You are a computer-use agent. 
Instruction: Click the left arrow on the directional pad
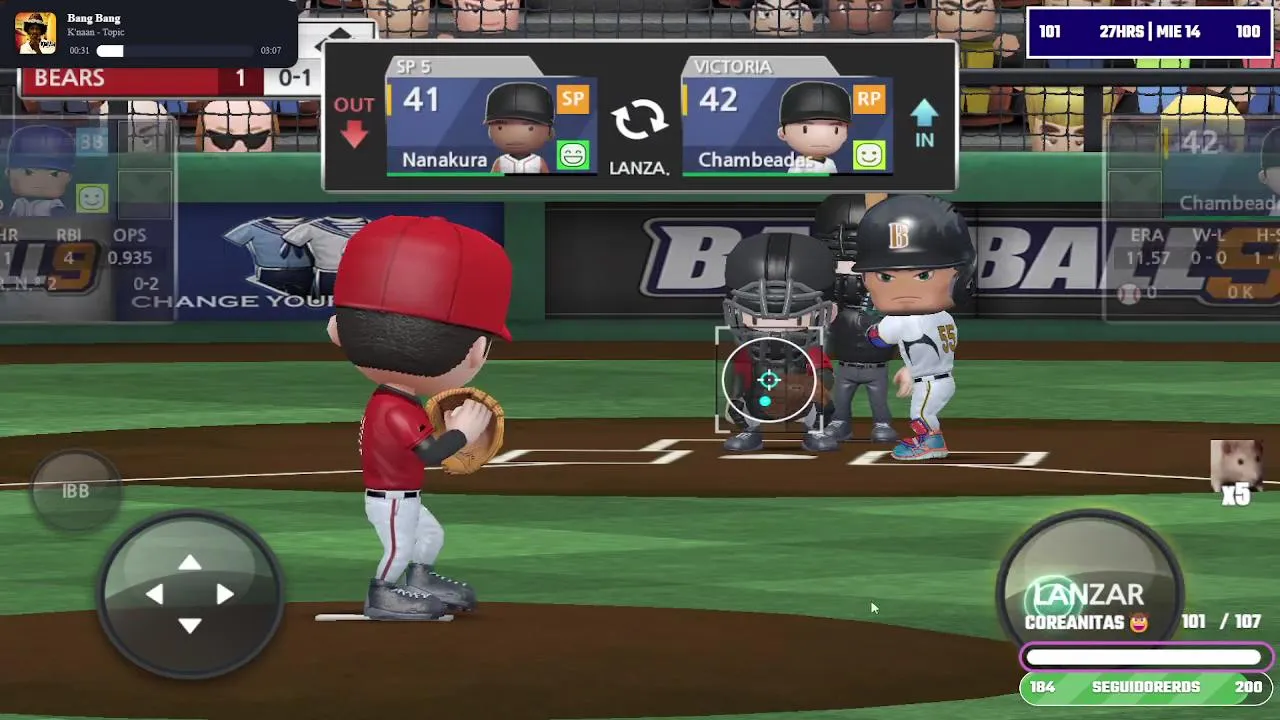click(155, 595)
